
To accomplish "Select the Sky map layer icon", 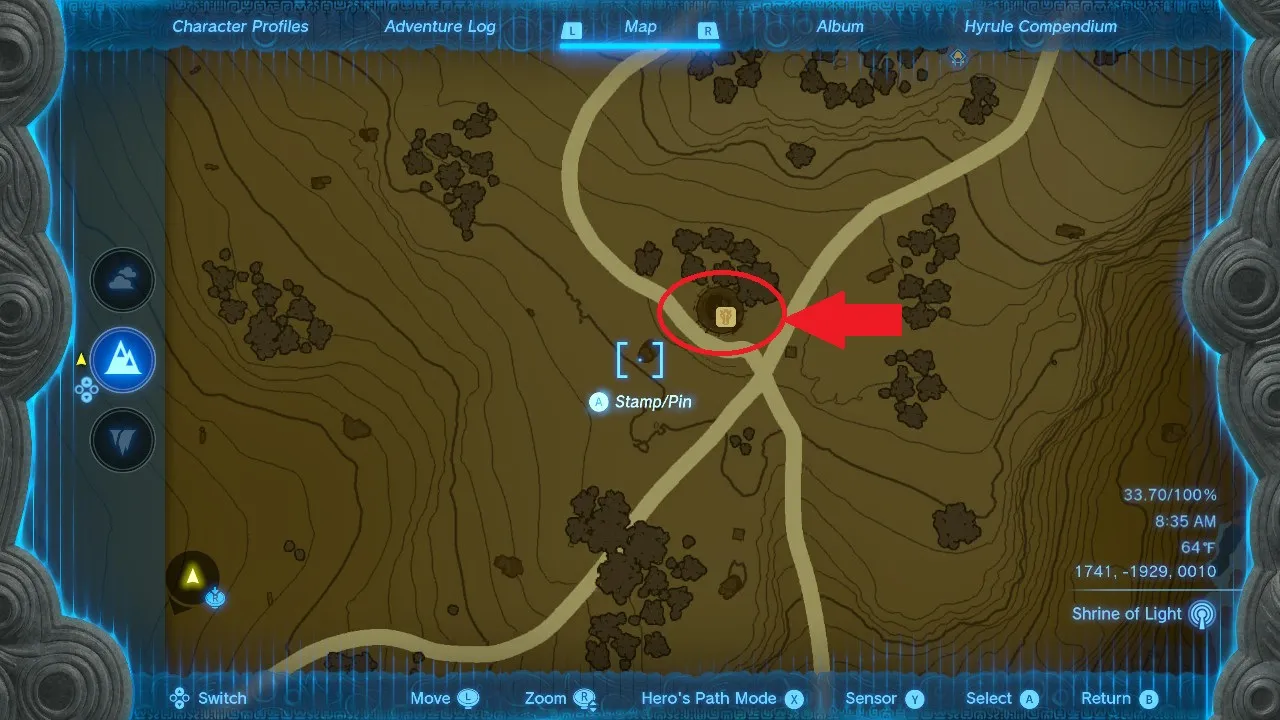I will 122,280.
